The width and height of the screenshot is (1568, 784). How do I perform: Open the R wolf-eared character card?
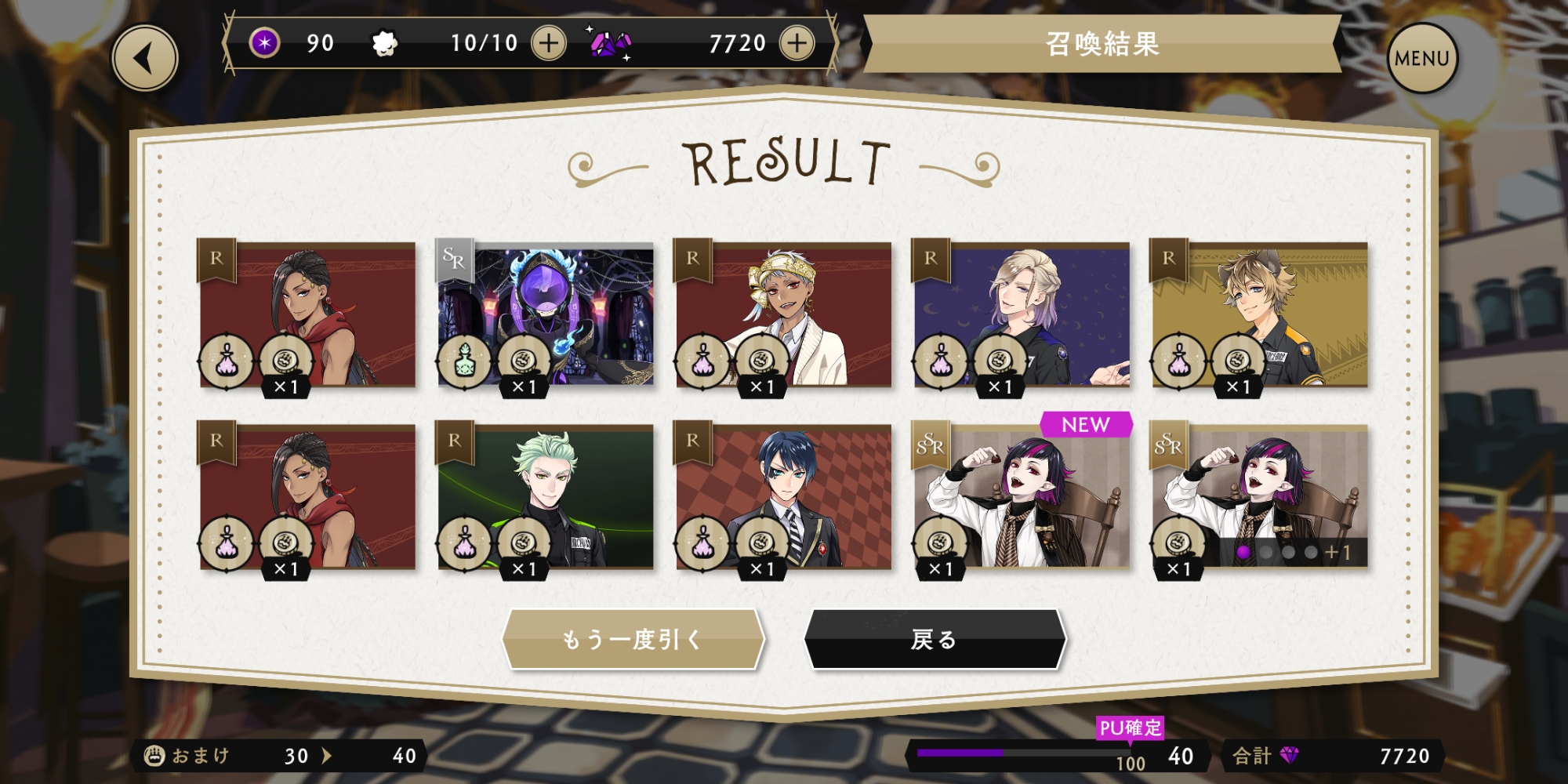(x=1260, y=315)
